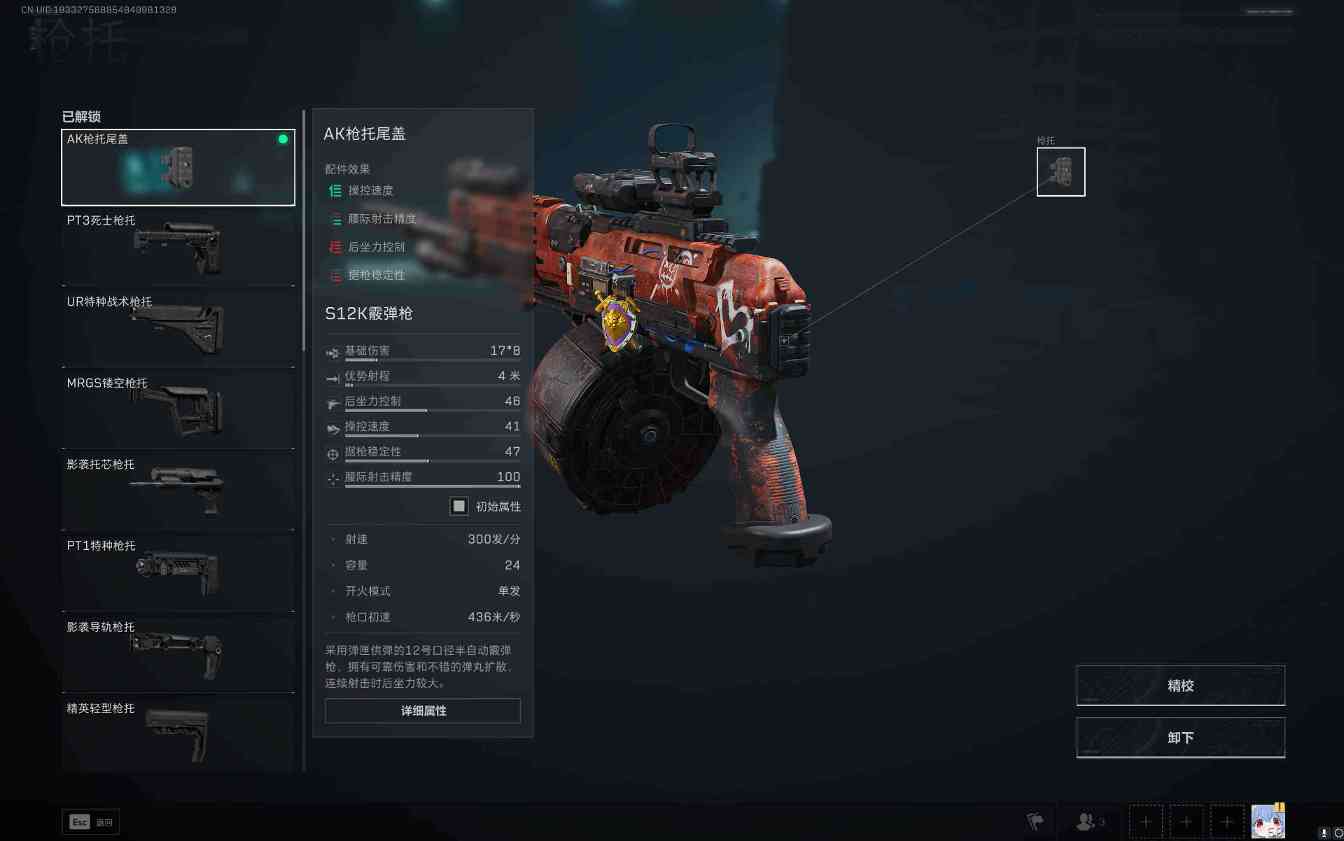The image size is (1344, 841).
Task: Select the AK枪托尾盖 equipped indicator dot
Action: [283, 138]
